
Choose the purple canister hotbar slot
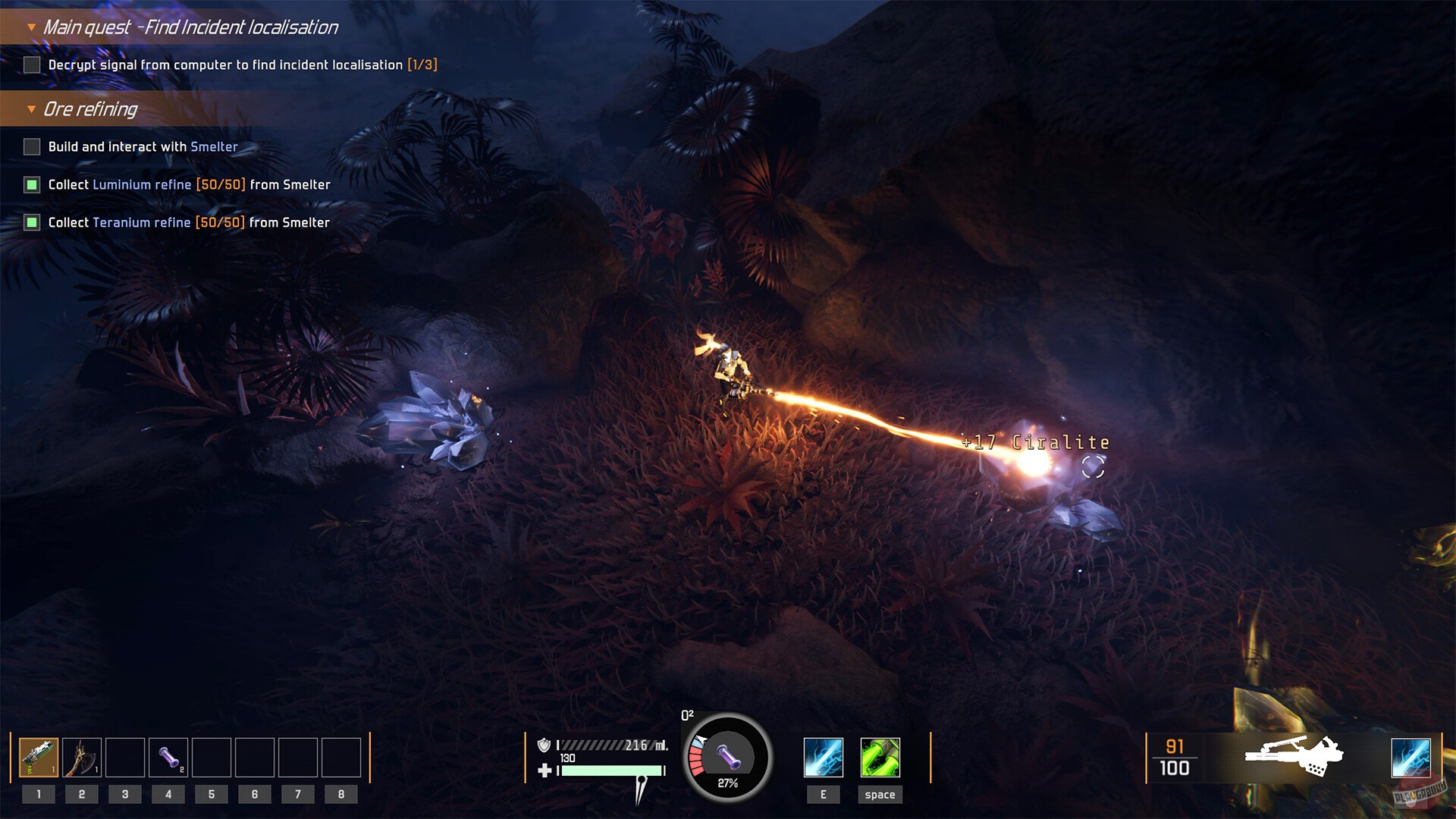[168, 758]
